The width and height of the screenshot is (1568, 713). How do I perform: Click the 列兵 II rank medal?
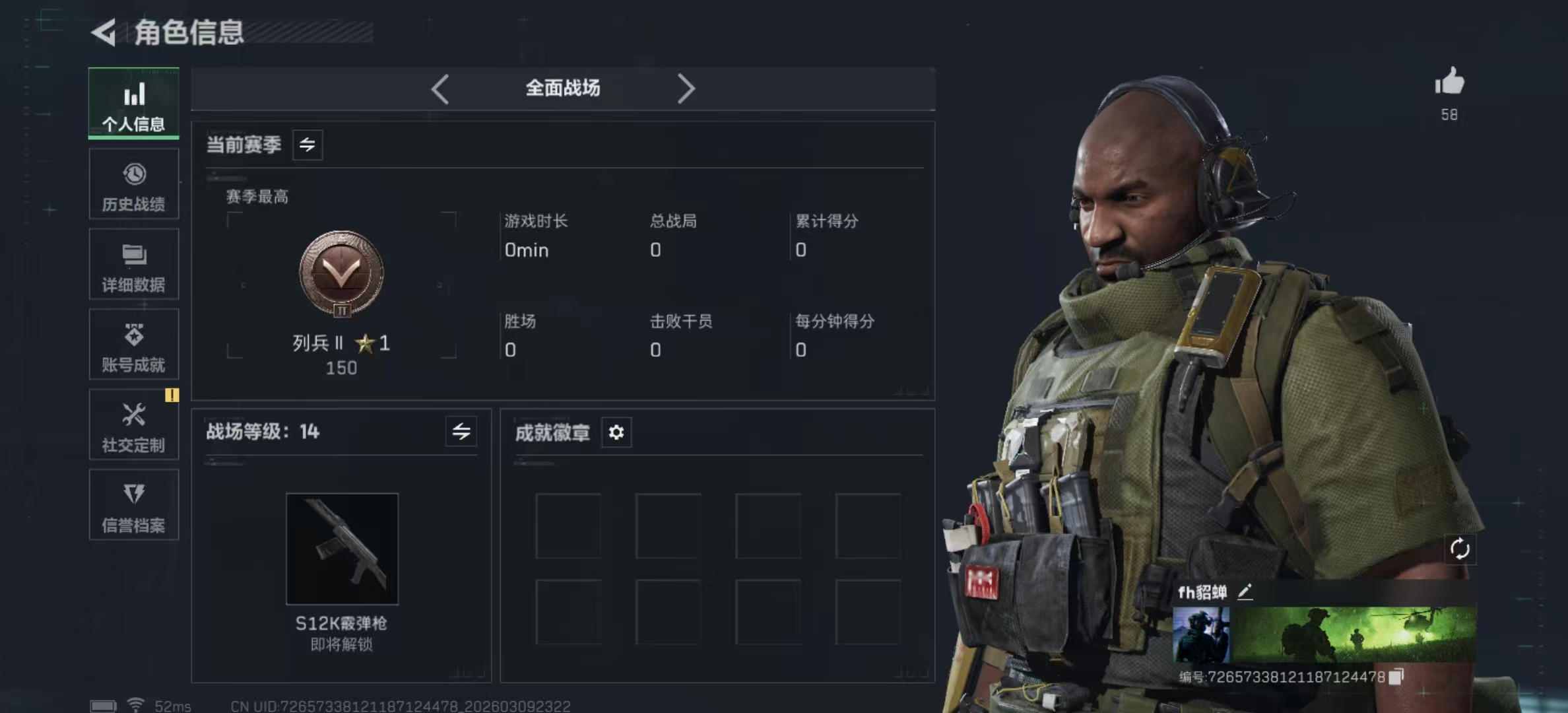pos(339,277)
